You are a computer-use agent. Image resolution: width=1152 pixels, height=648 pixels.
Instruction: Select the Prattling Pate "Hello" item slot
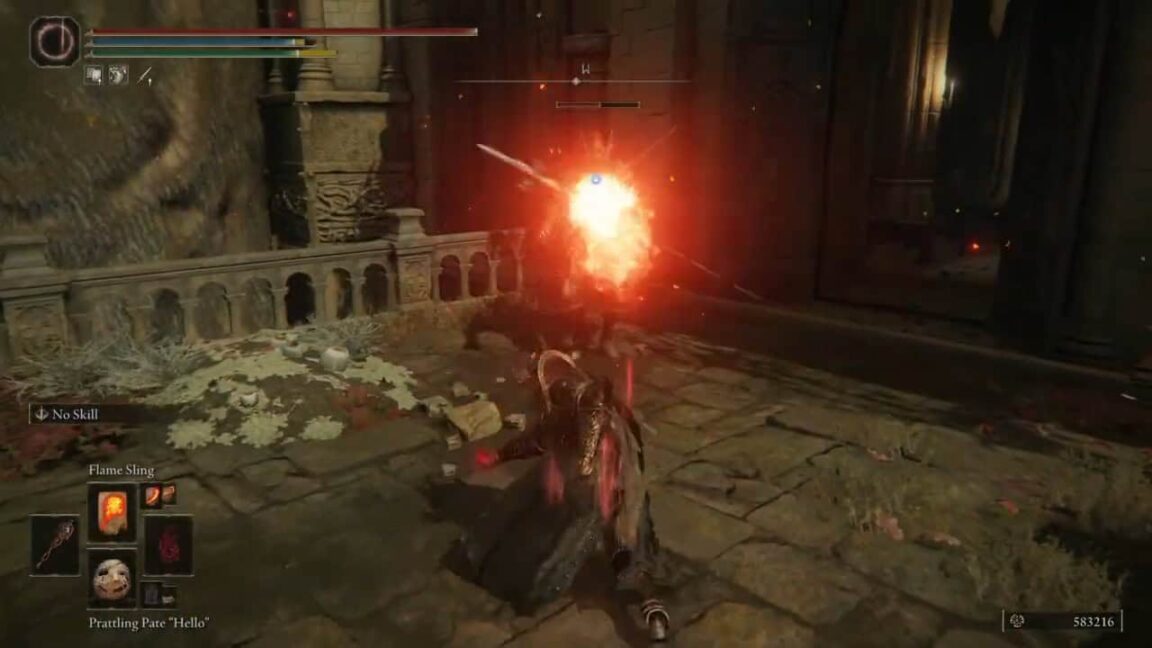(x=111, y=579)
